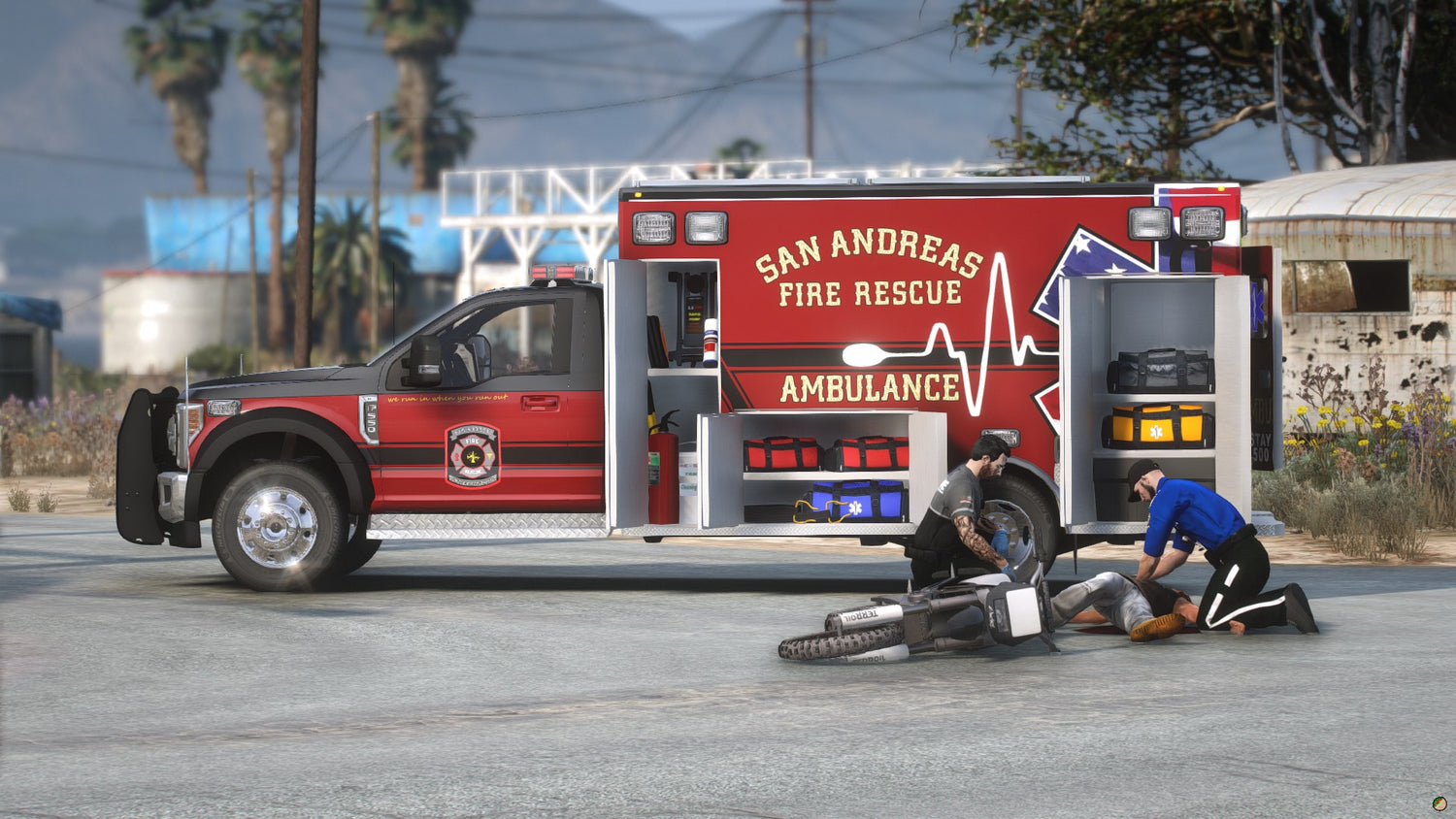The height and width of the screenshot is (819, 1456).
Task: Click the small round watermelon overlay icon
Action: (x=1439, y=803)
